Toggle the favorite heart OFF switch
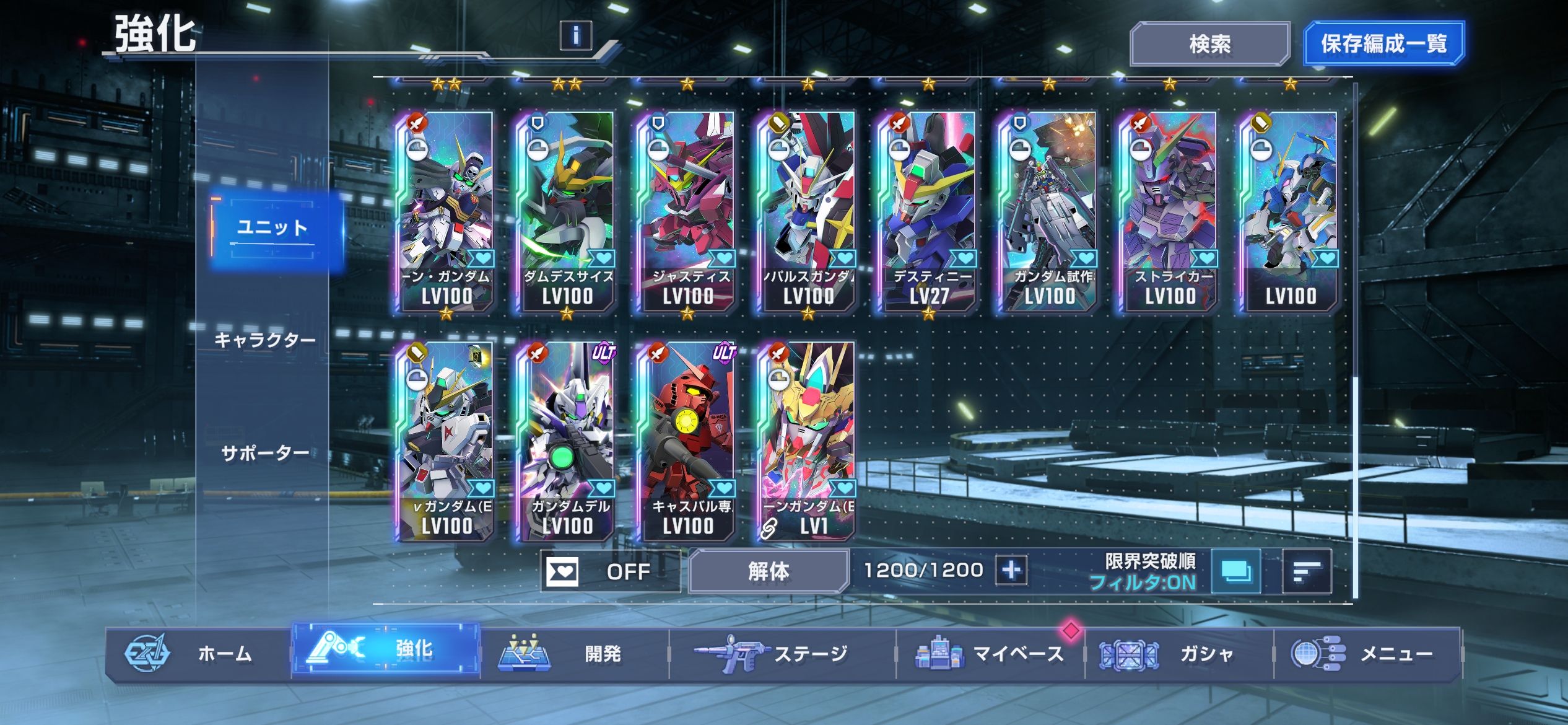 coord(610,571)
